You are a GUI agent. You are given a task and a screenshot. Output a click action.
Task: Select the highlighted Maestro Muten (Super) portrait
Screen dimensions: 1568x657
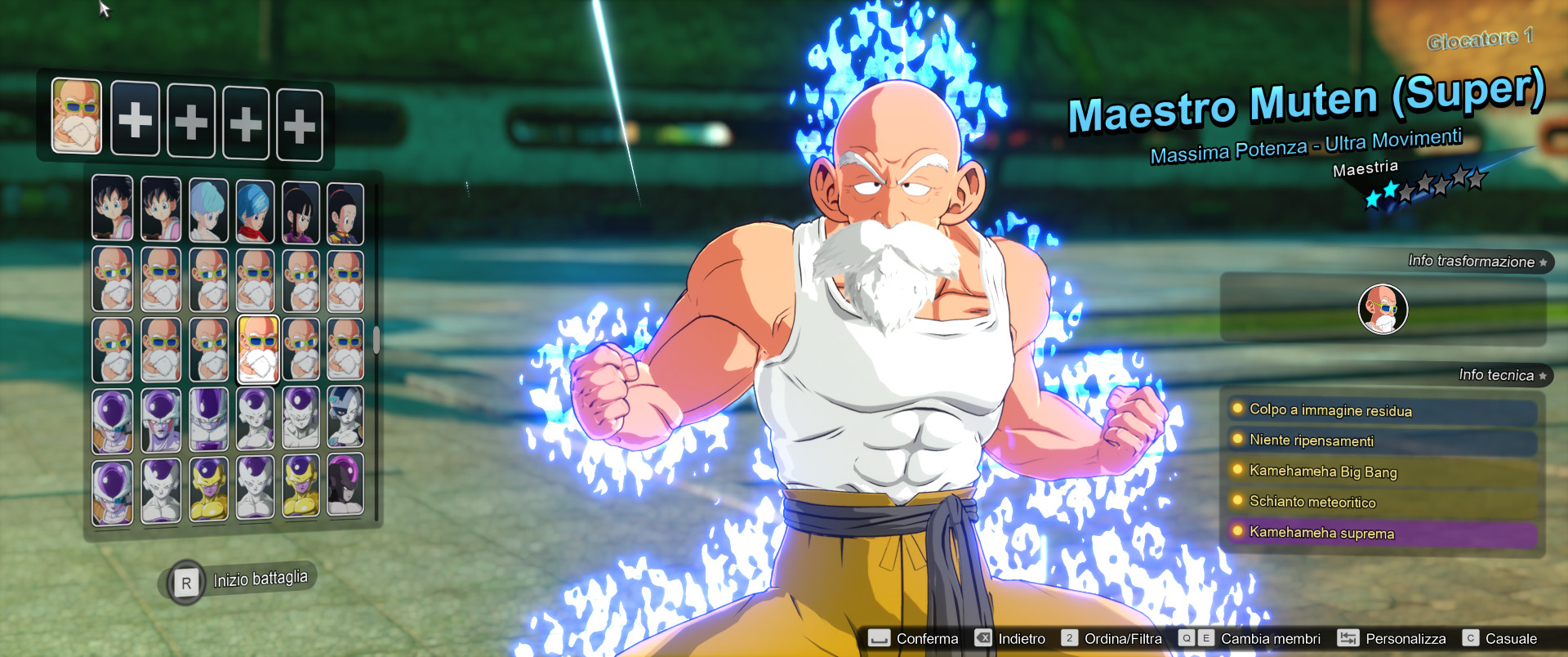coord(257,347)
